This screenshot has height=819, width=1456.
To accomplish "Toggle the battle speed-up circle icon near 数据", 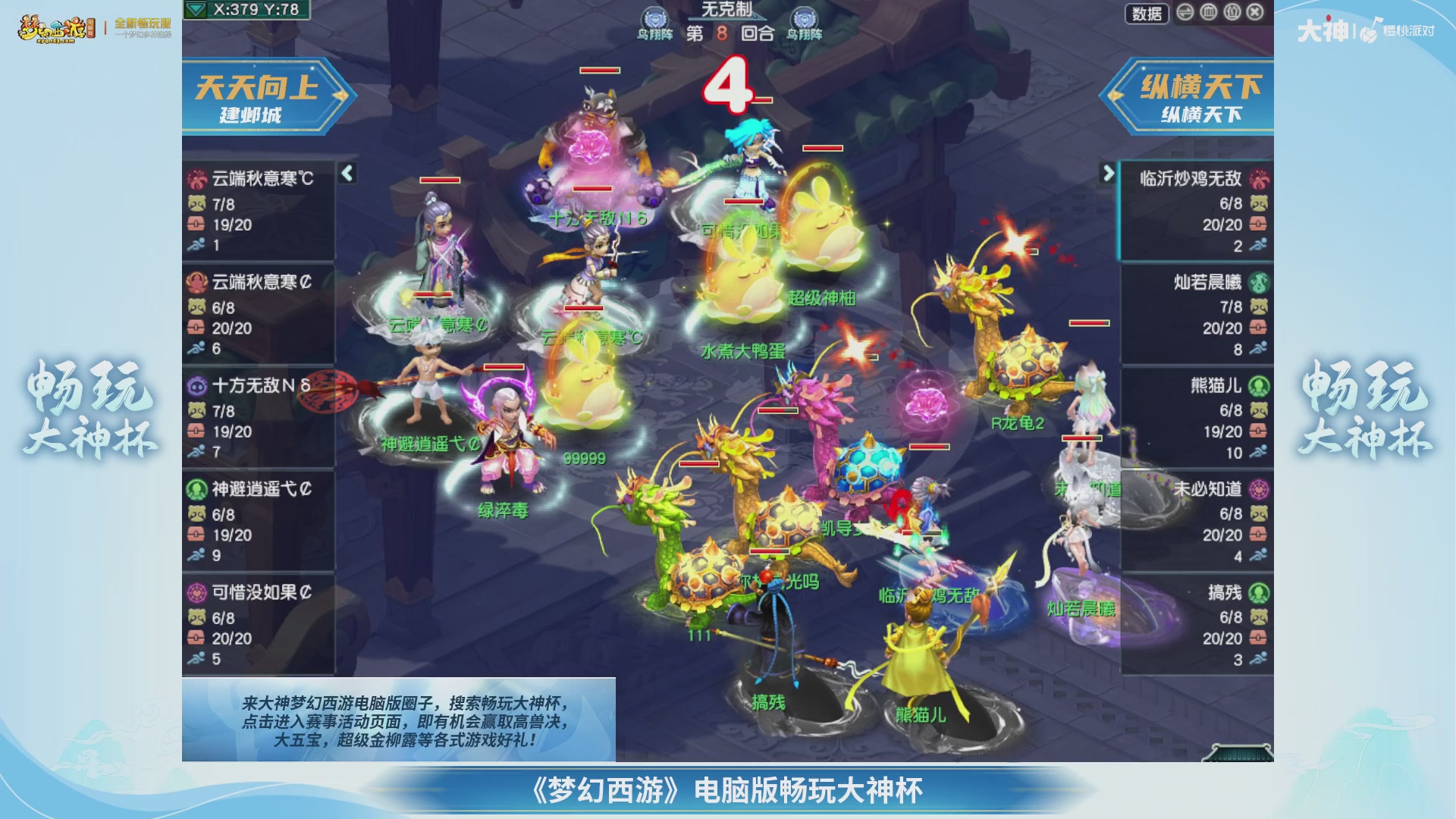I will [x=1185, y=13].
